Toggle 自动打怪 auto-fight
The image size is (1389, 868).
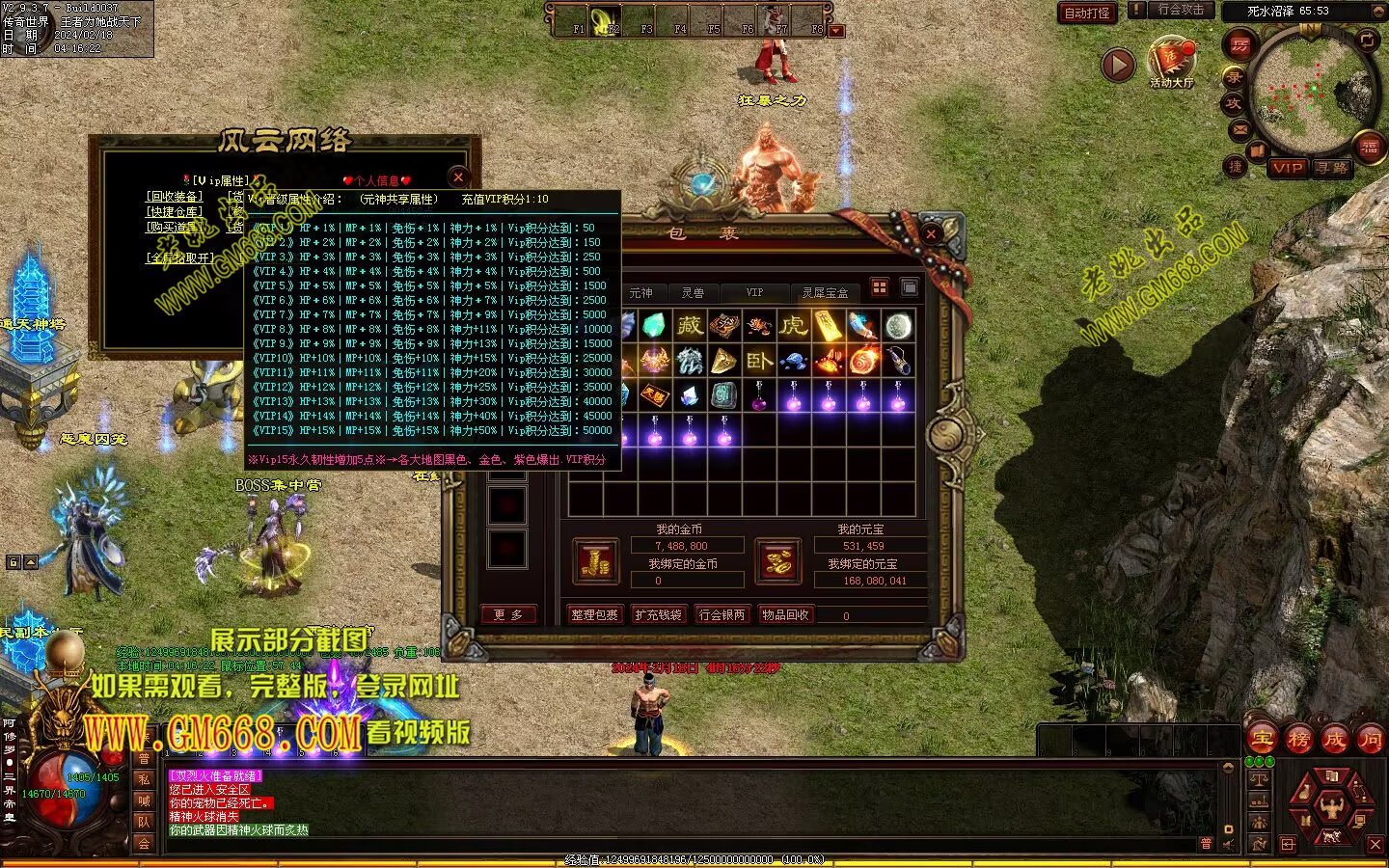point(1087,13)
